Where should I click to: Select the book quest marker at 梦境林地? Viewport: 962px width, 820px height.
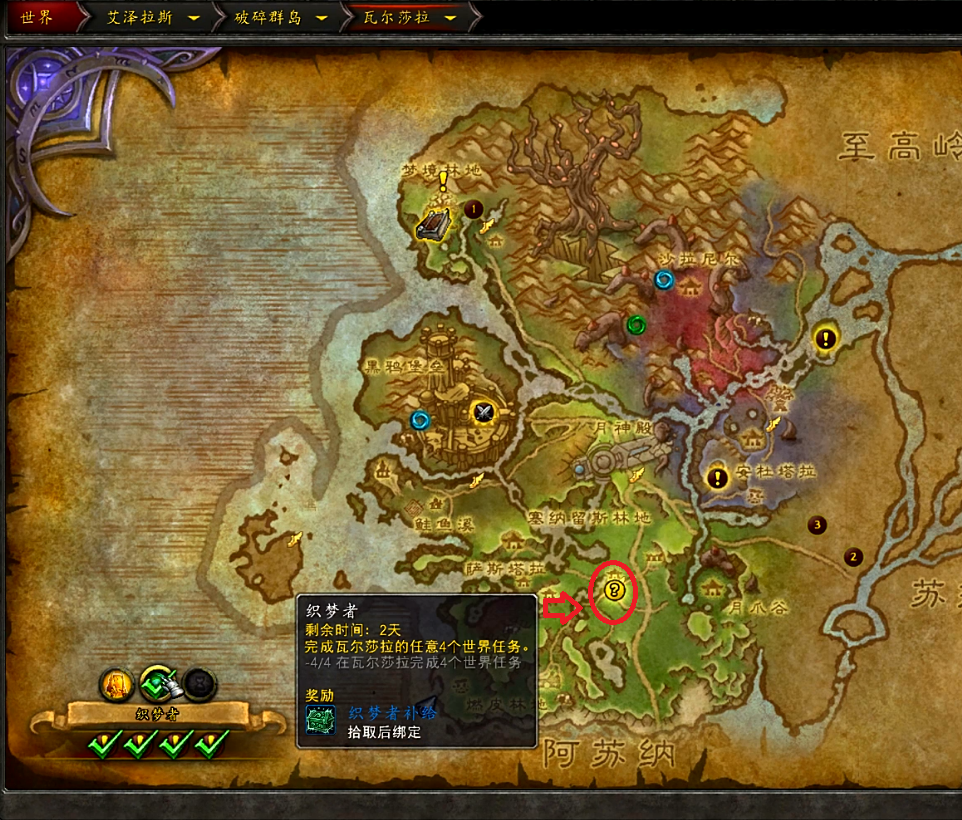pyautogui.click(x=436, y=223)
